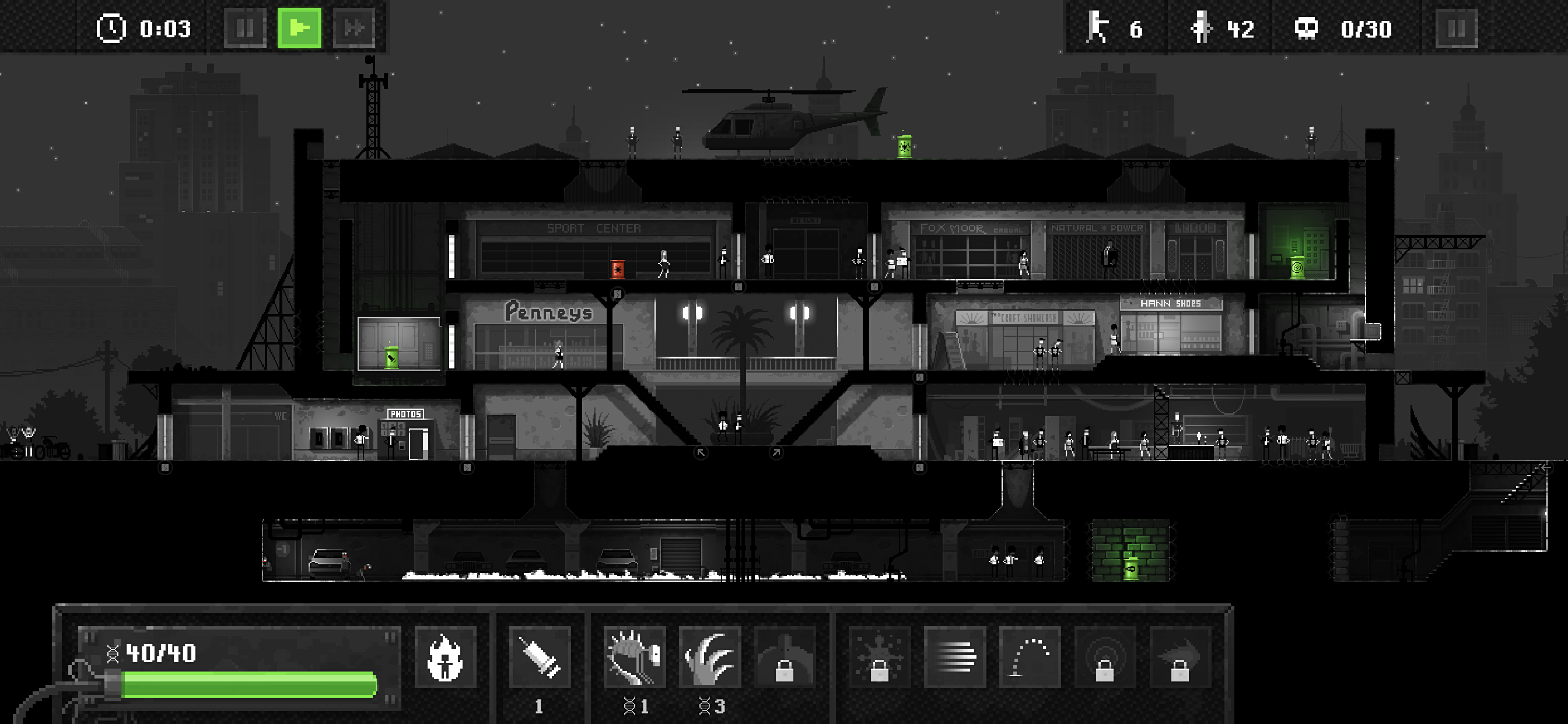Pause time in the speed controls
Screen dimensions: 1568x724
click(x=244, y=28)
